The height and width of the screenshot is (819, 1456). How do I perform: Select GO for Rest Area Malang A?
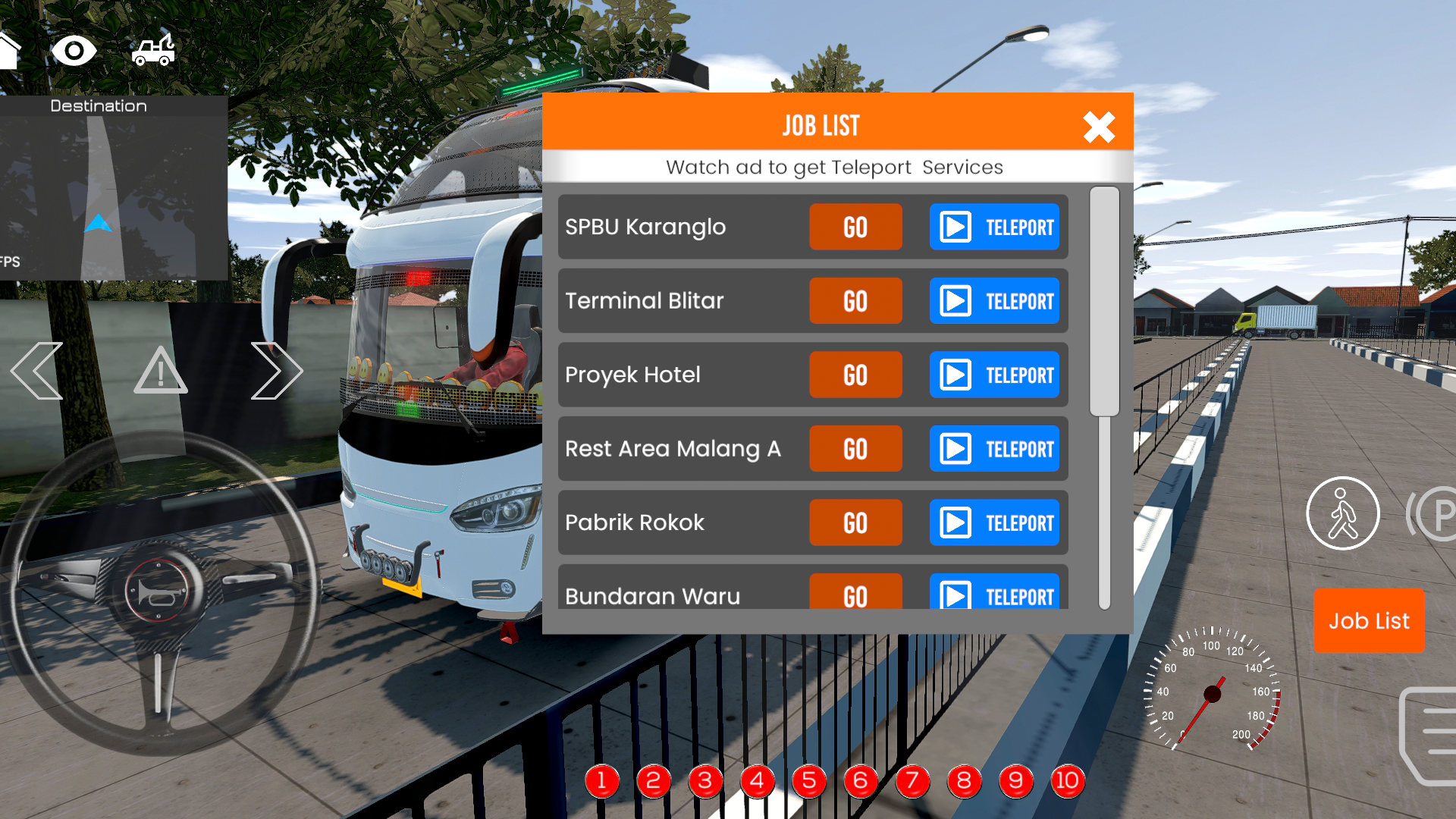pos(855,449)
